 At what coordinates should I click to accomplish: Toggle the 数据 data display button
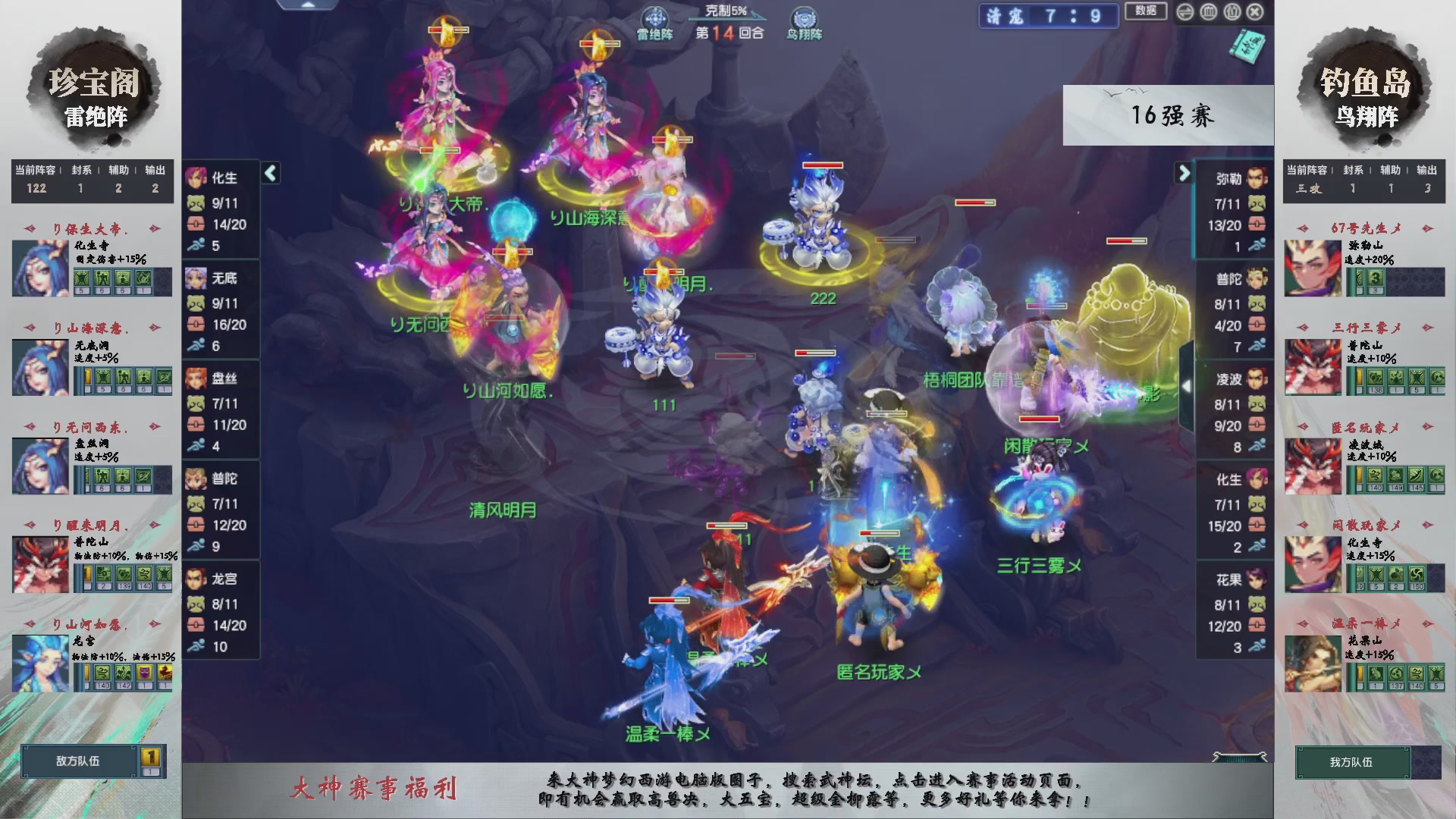pyautogui.click(x=1146, y=11)
